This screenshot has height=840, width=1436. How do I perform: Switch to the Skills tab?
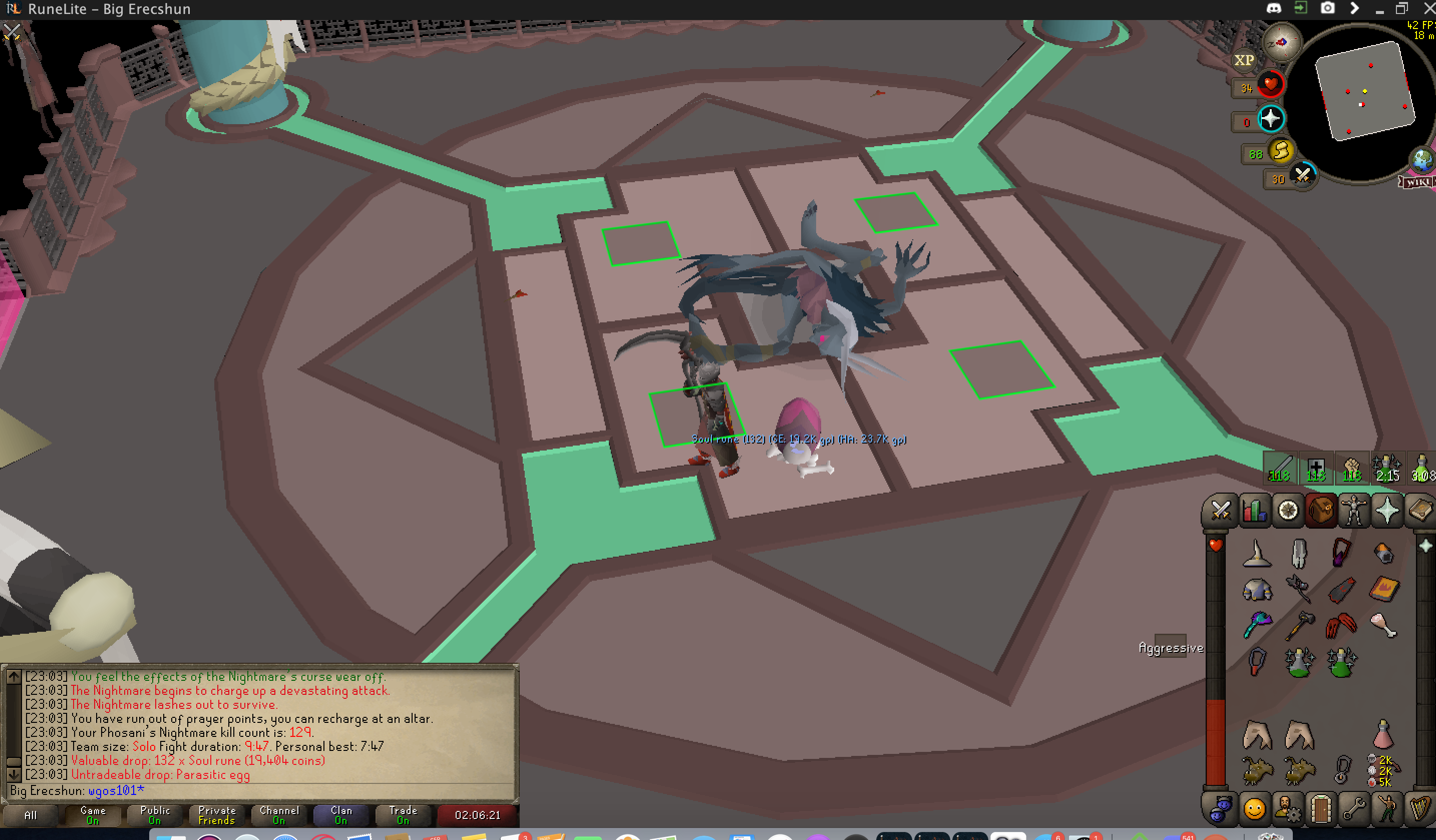click(1254, 510)
